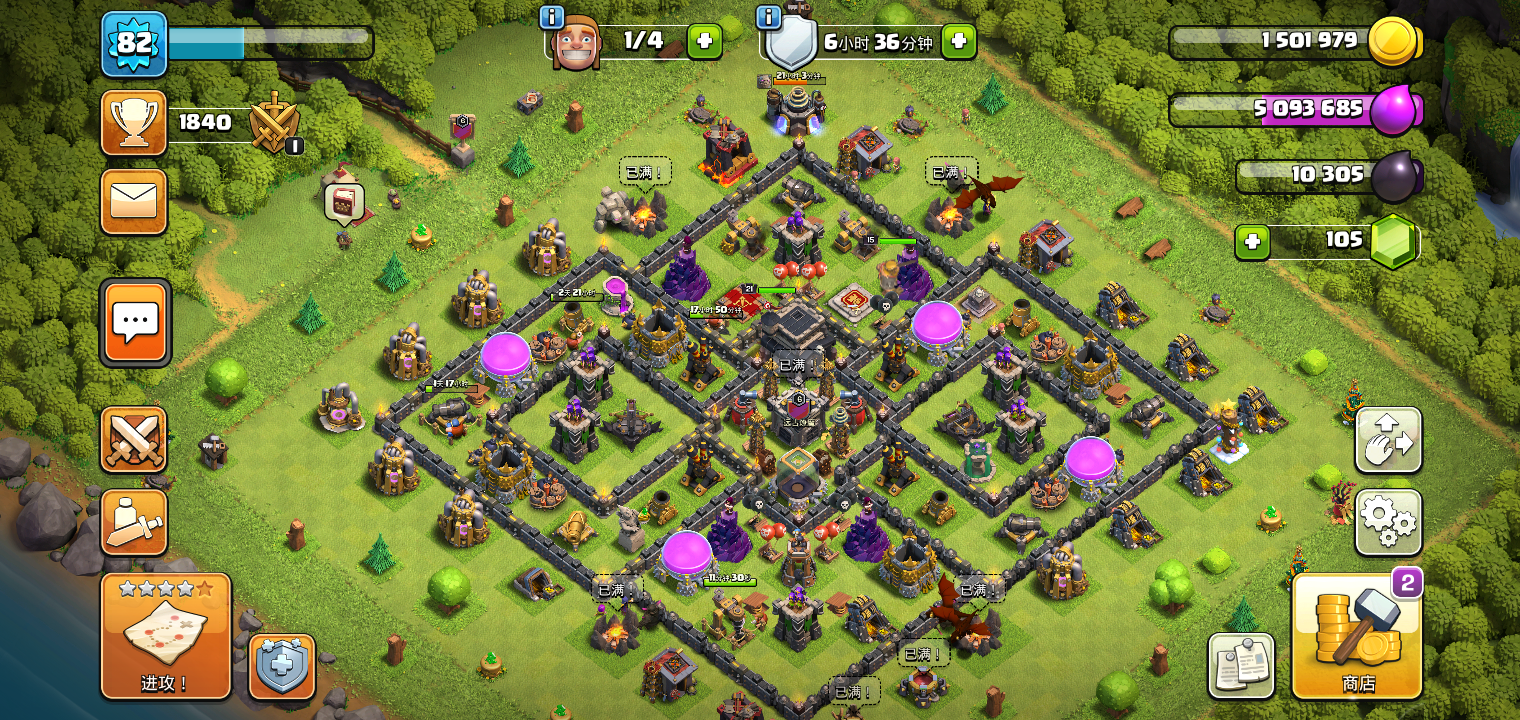Show shield info via blue i
The width and height of the screenshot is (1520, 720).
pos(768,17)
